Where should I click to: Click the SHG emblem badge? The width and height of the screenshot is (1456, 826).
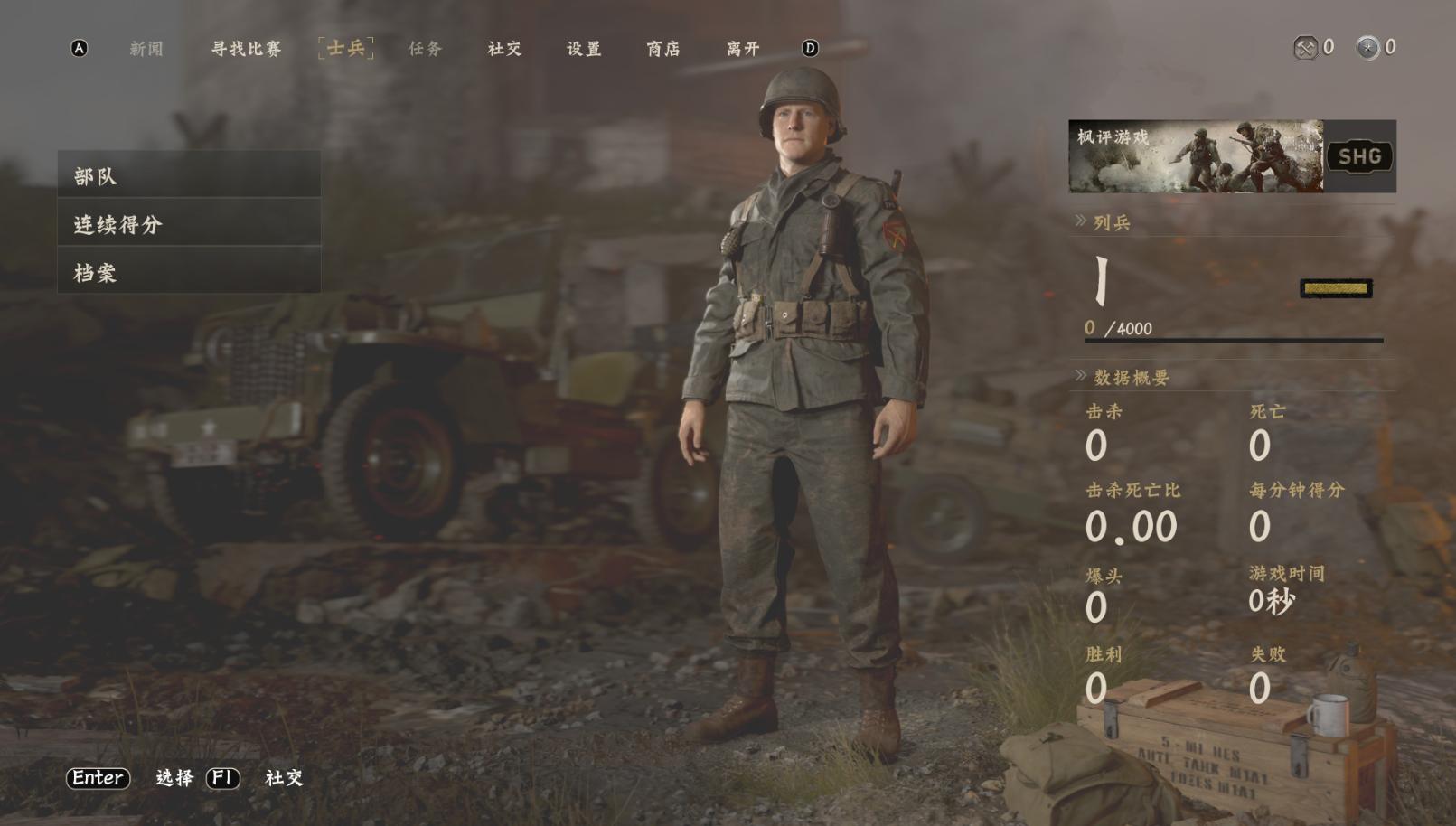tap(1359, 156)
